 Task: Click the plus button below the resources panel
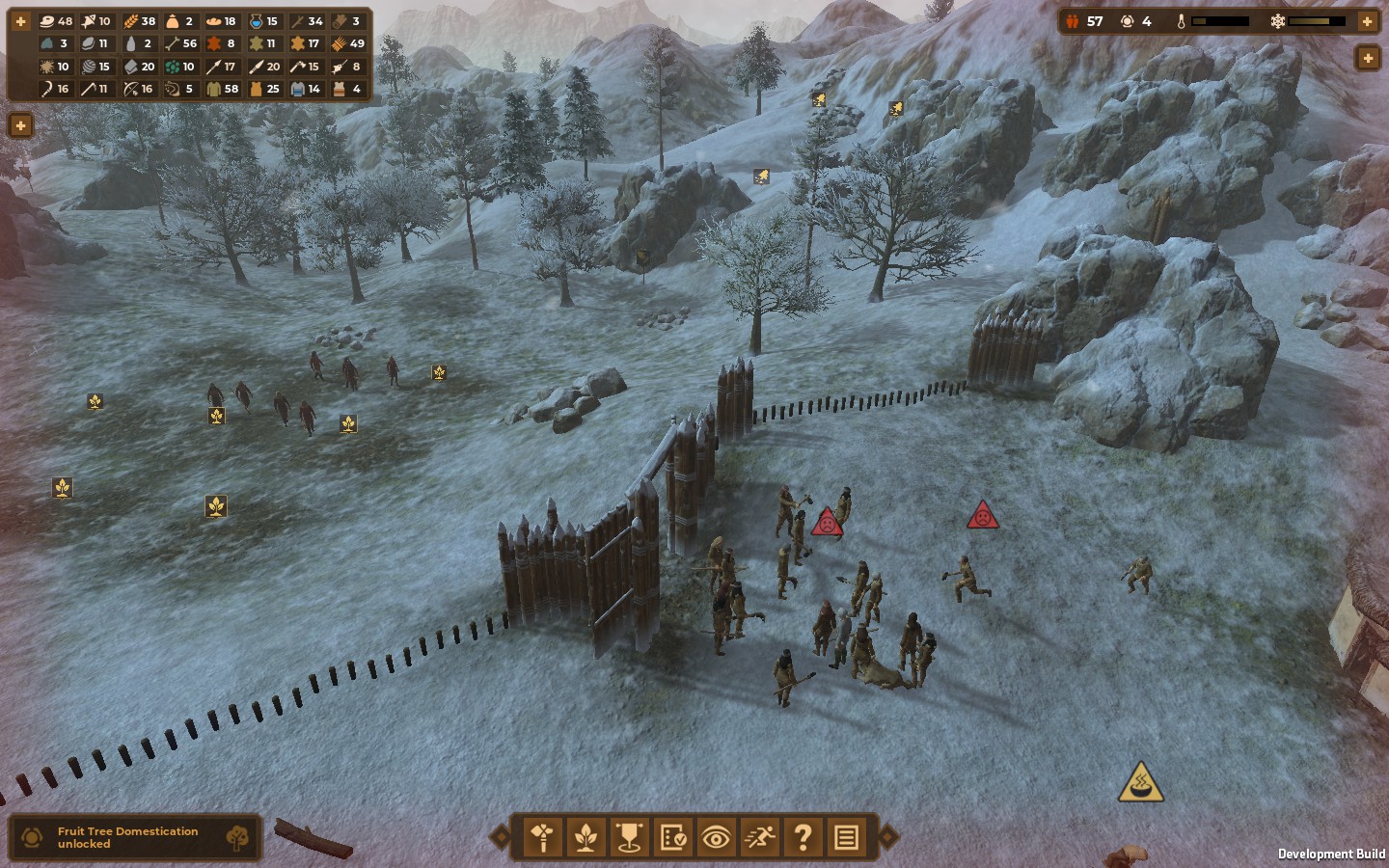tap(20, 125)
